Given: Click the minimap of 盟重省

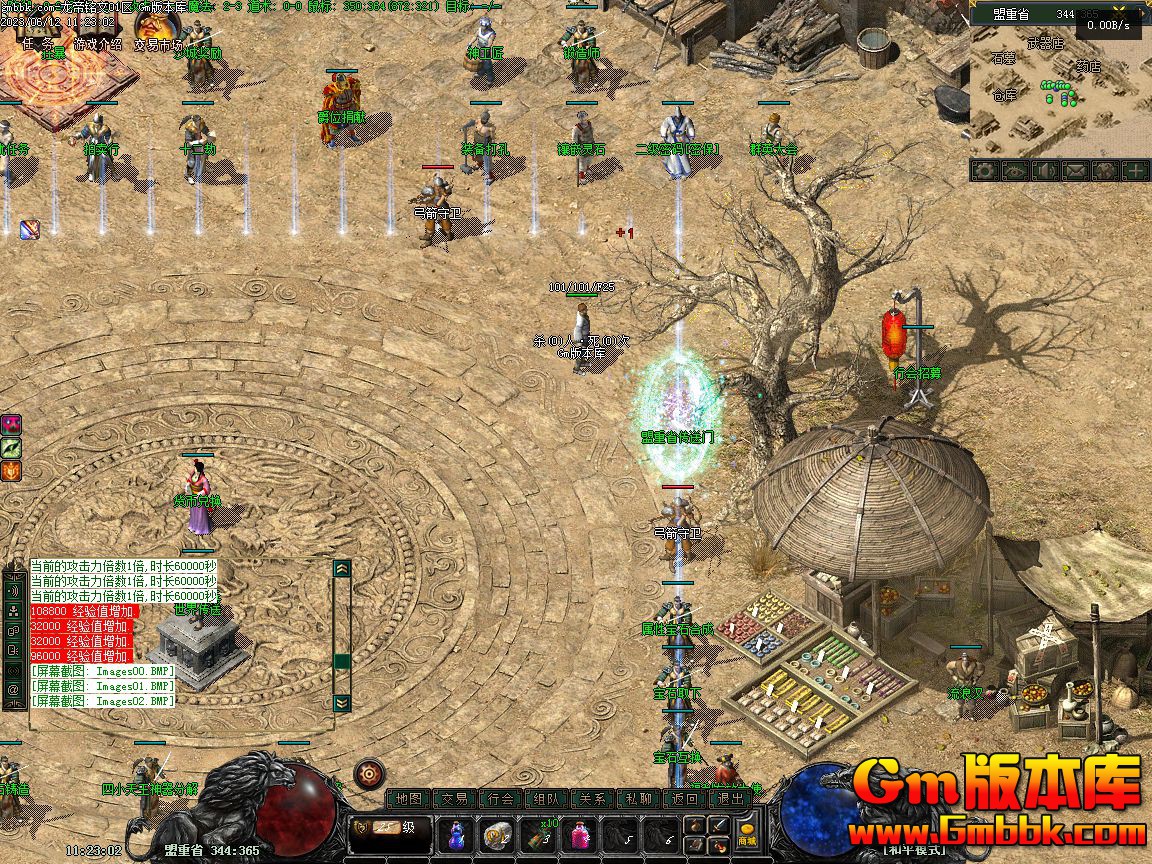Looking at the screenshot, I should click(1060, 90).
